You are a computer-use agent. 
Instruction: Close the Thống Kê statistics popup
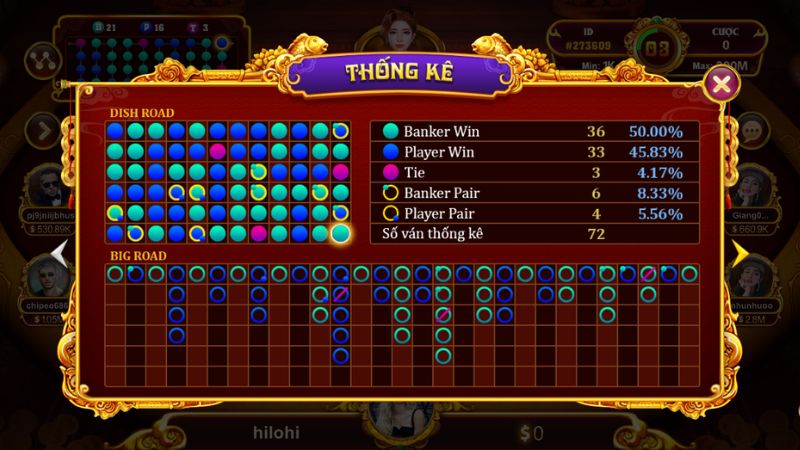tap(719, 85)
